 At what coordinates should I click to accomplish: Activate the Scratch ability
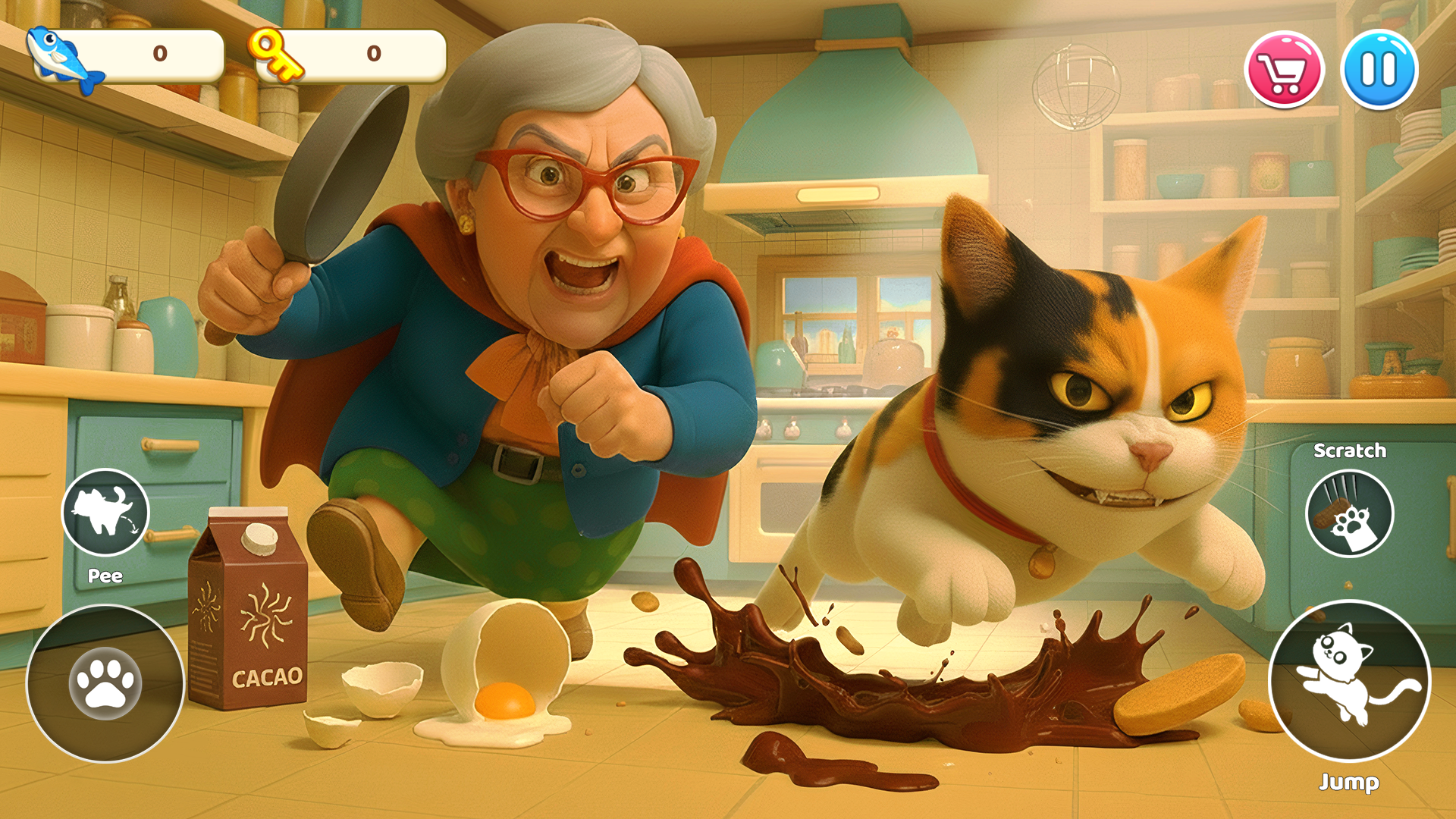click(1349, 513)
